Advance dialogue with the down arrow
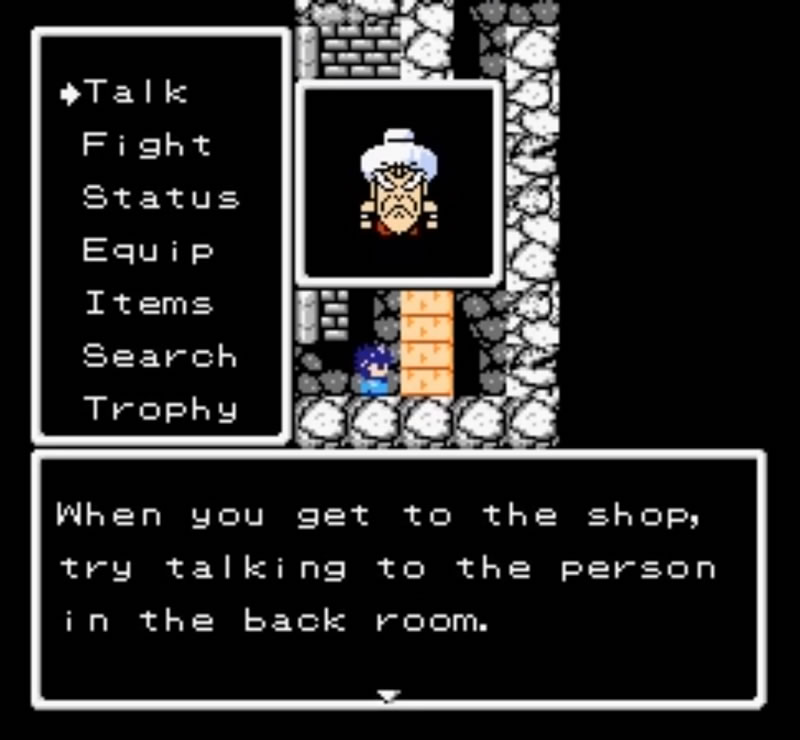800x740 pixels. point(388,696)
